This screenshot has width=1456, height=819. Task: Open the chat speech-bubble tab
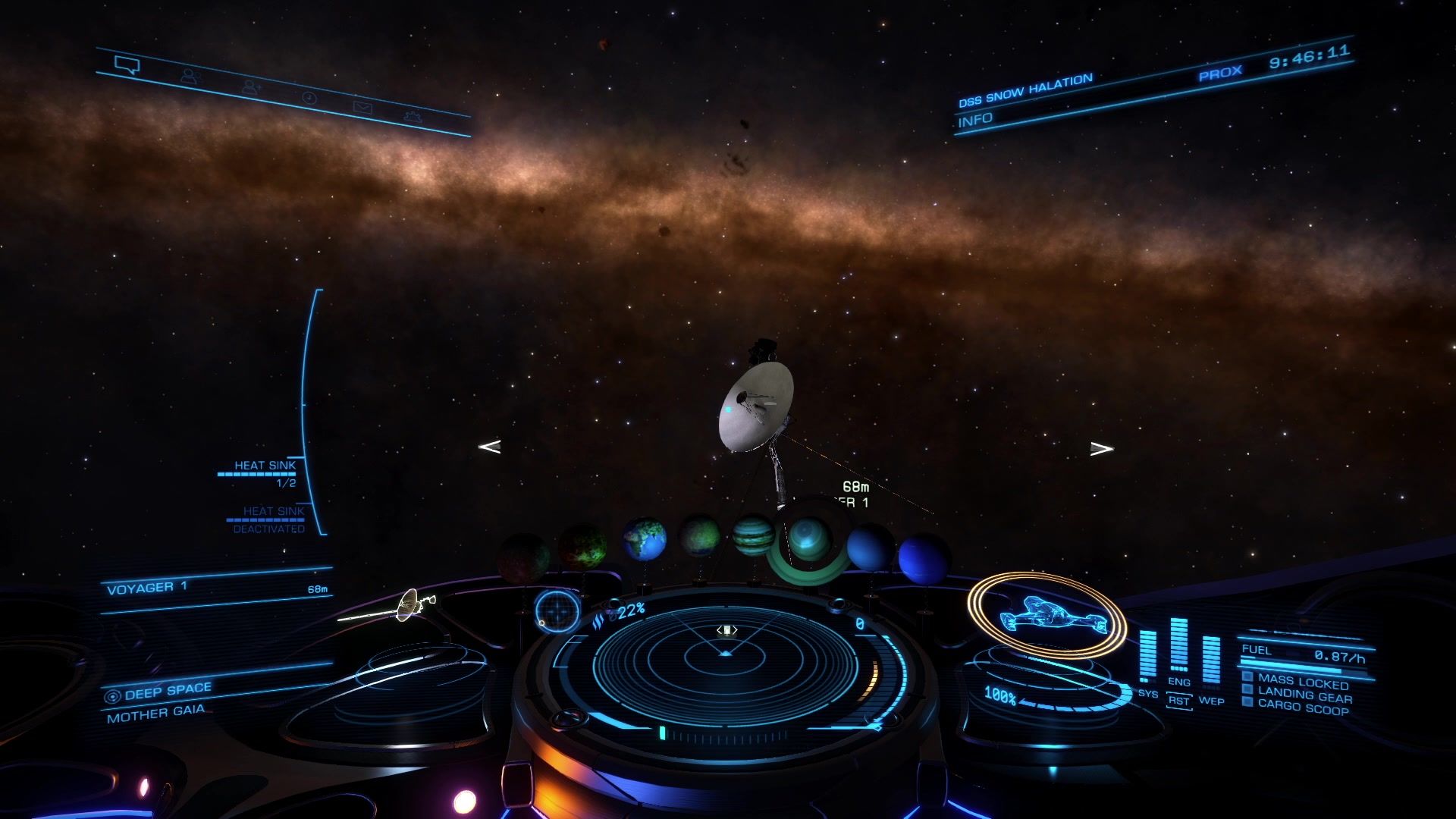click(127, 66)
